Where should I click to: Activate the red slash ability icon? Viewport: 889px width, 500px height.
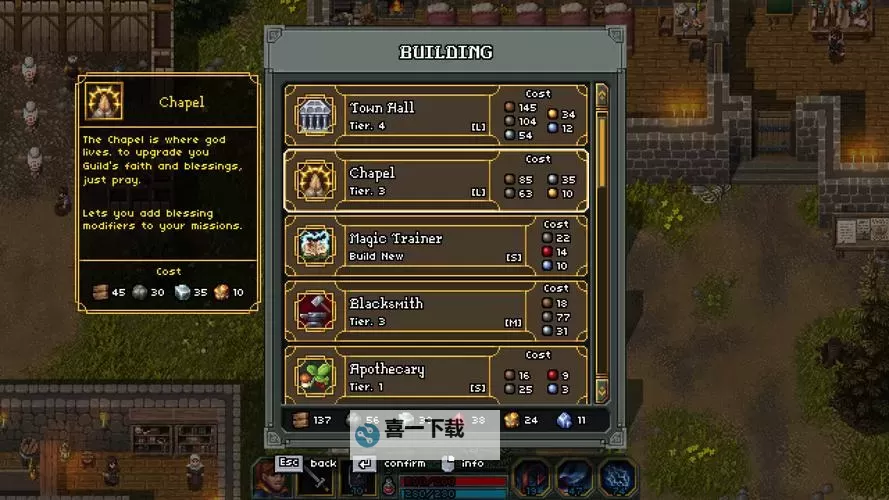[531, 478]
